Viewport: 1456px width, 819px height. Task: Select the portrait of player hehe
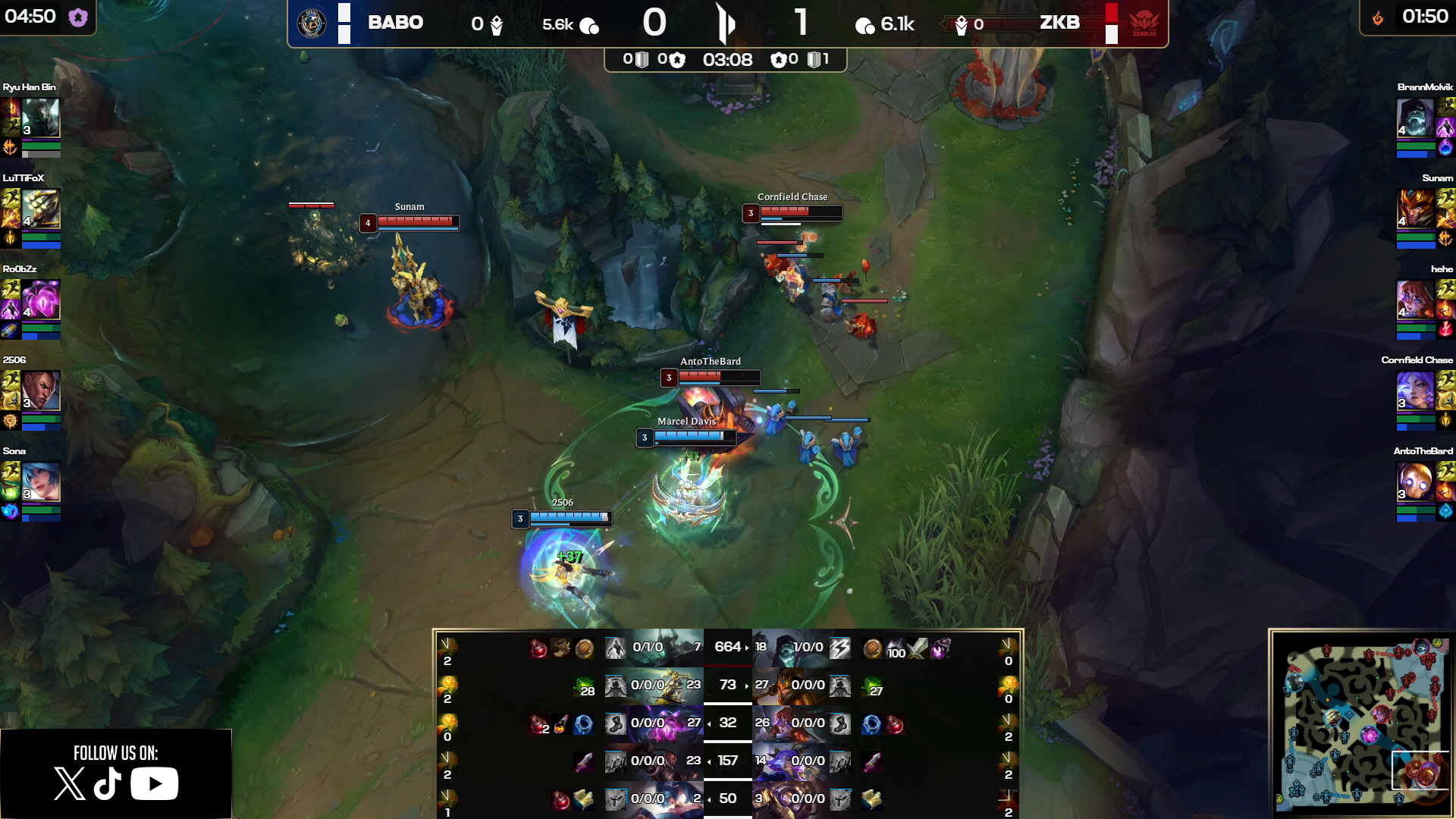pos(1415,299)
